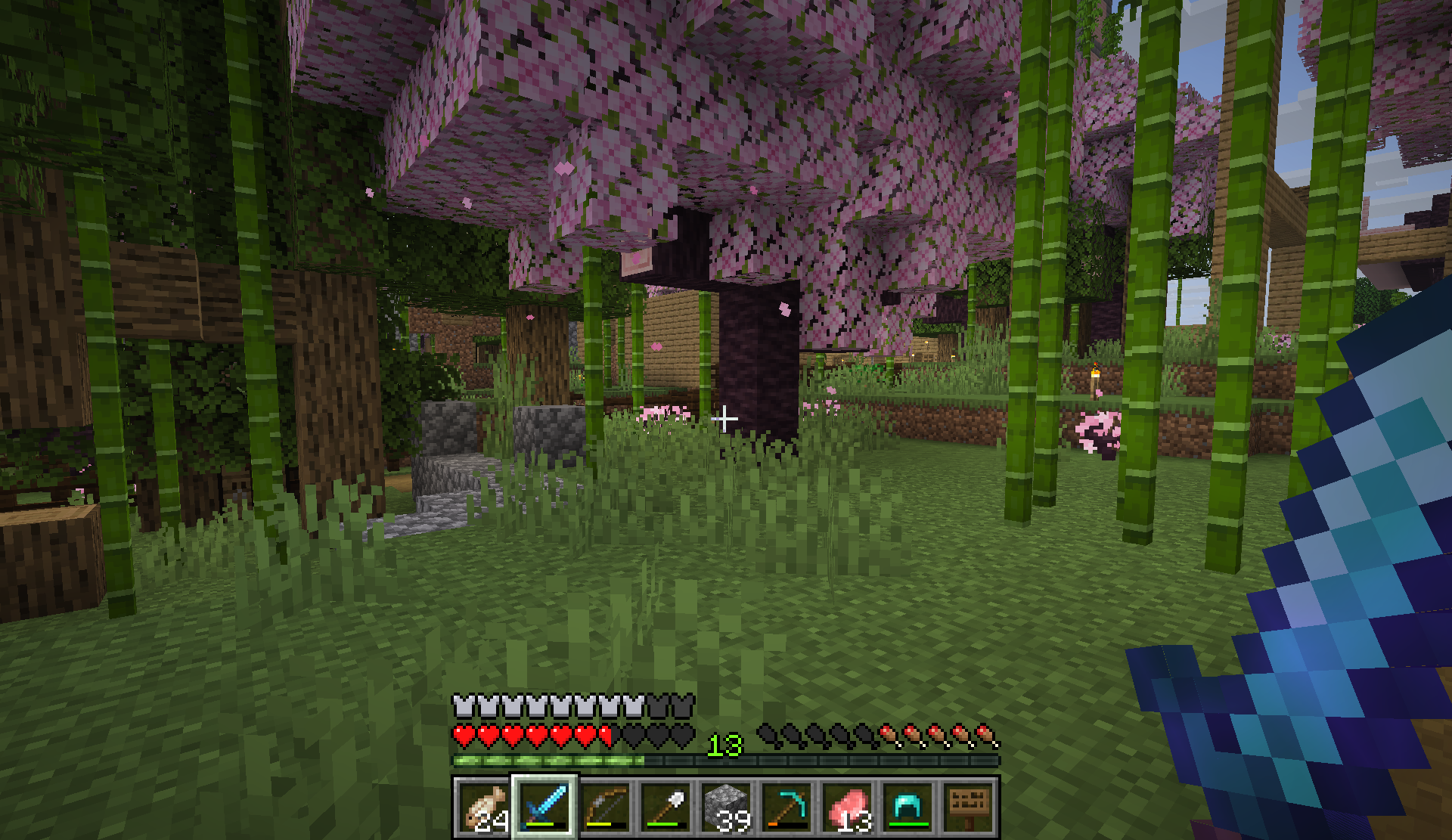Screen dimensions: 1452x840
Task: Choose the bow in the hotbar
Action: (x=605, y=806)
